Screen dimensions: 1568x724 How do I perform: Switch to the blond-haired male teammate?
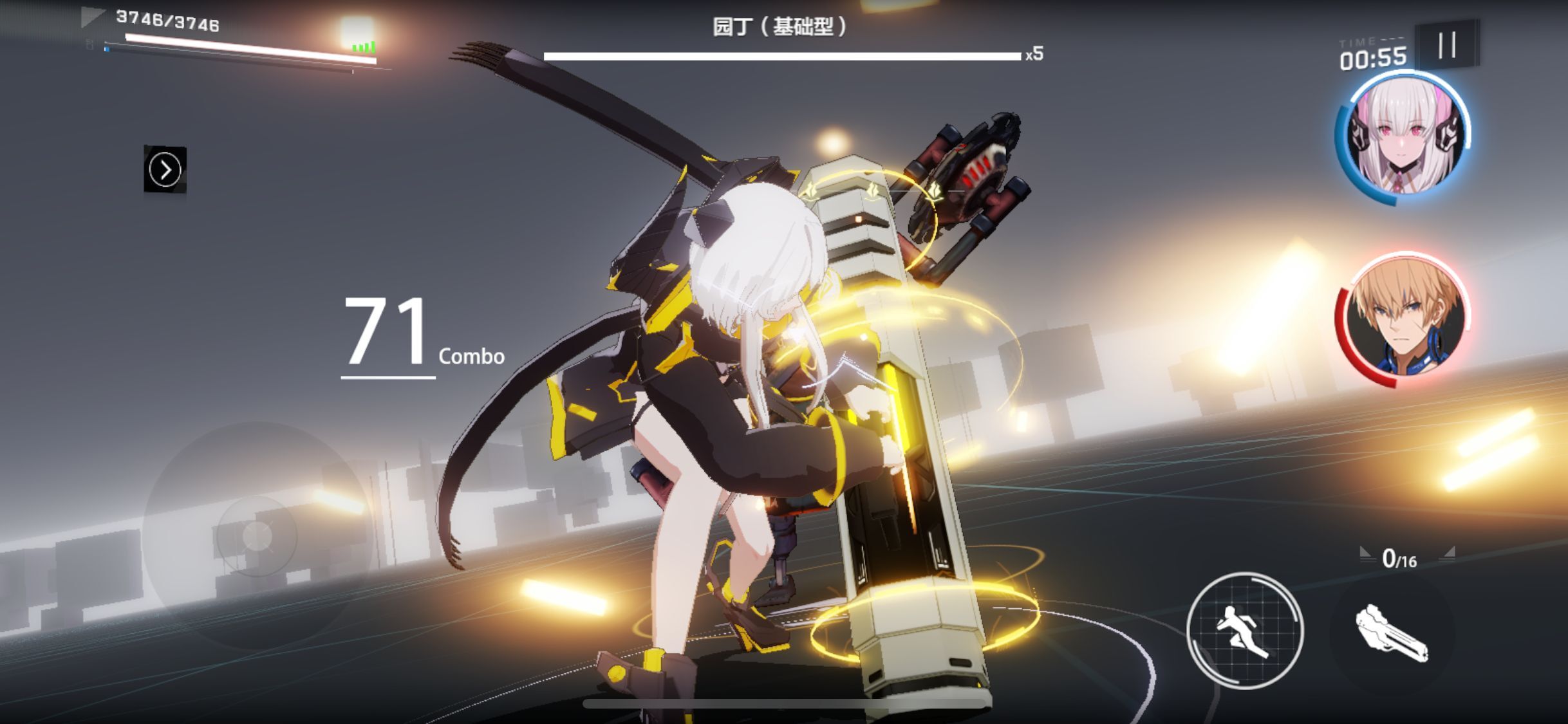[1402, 320]
